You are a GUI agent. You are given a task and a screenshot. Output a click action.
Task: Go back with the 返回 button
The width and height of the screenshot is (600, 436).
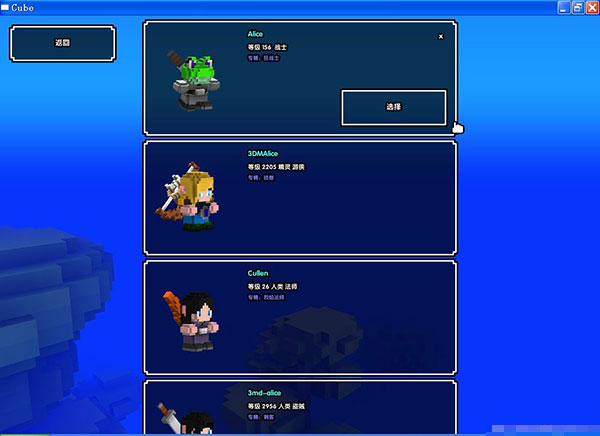pyautogui.click(x=62, y=44)
